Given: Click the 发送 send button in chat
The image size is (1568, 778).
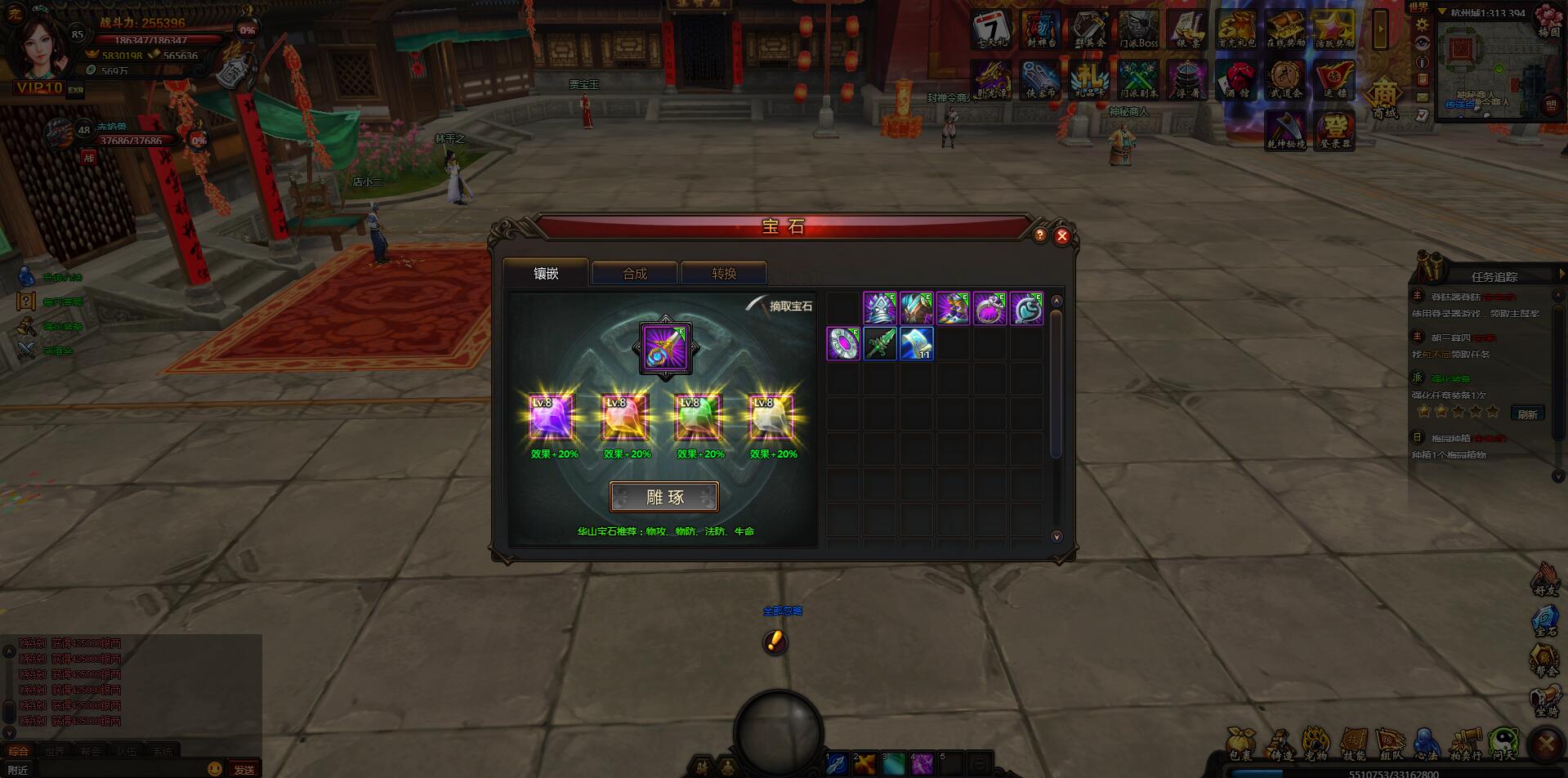Looking at the screenshot, I should pos(243,769).
